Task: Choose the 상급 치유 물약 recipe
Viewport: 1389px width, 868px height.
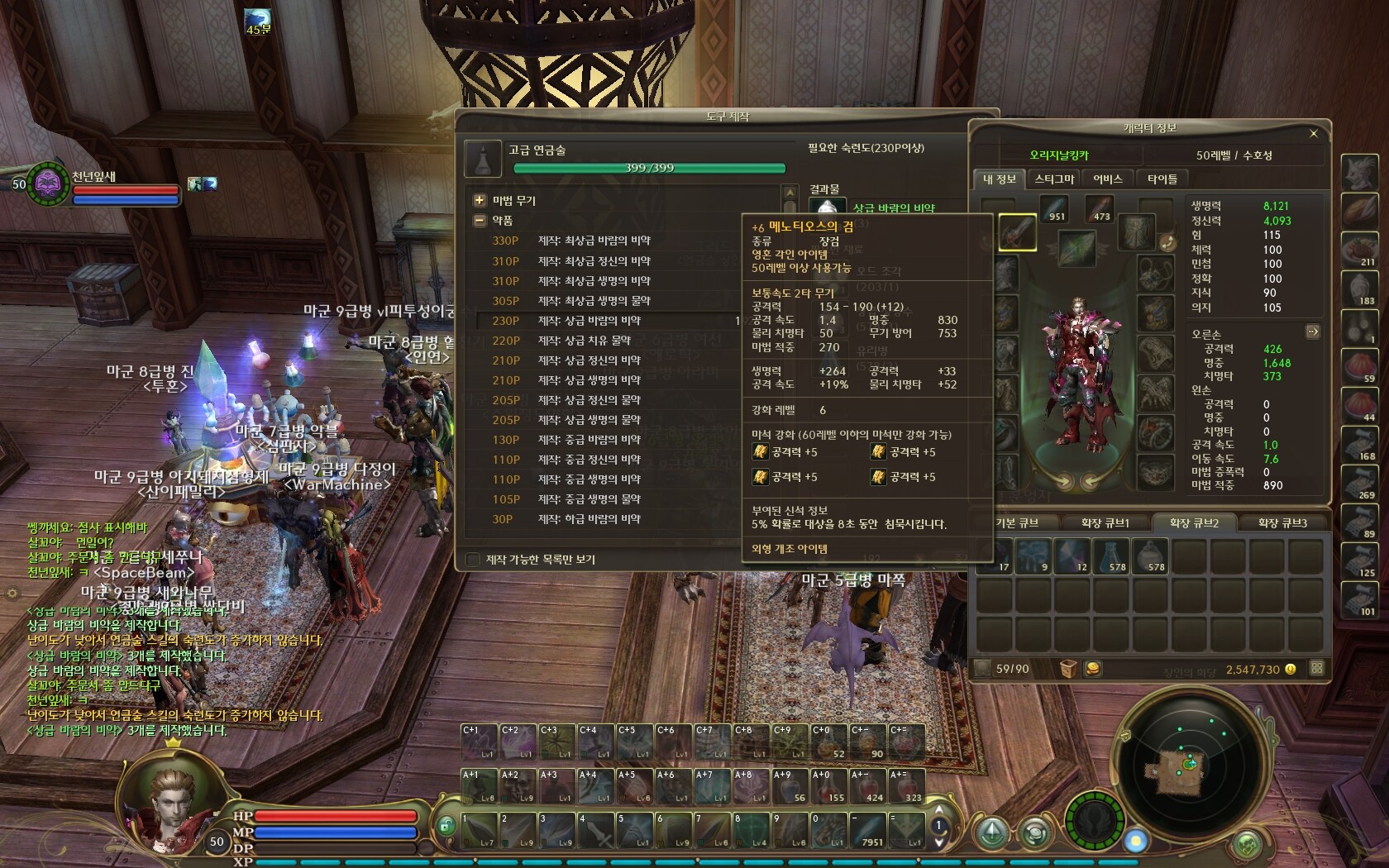Action: [584, 341]
